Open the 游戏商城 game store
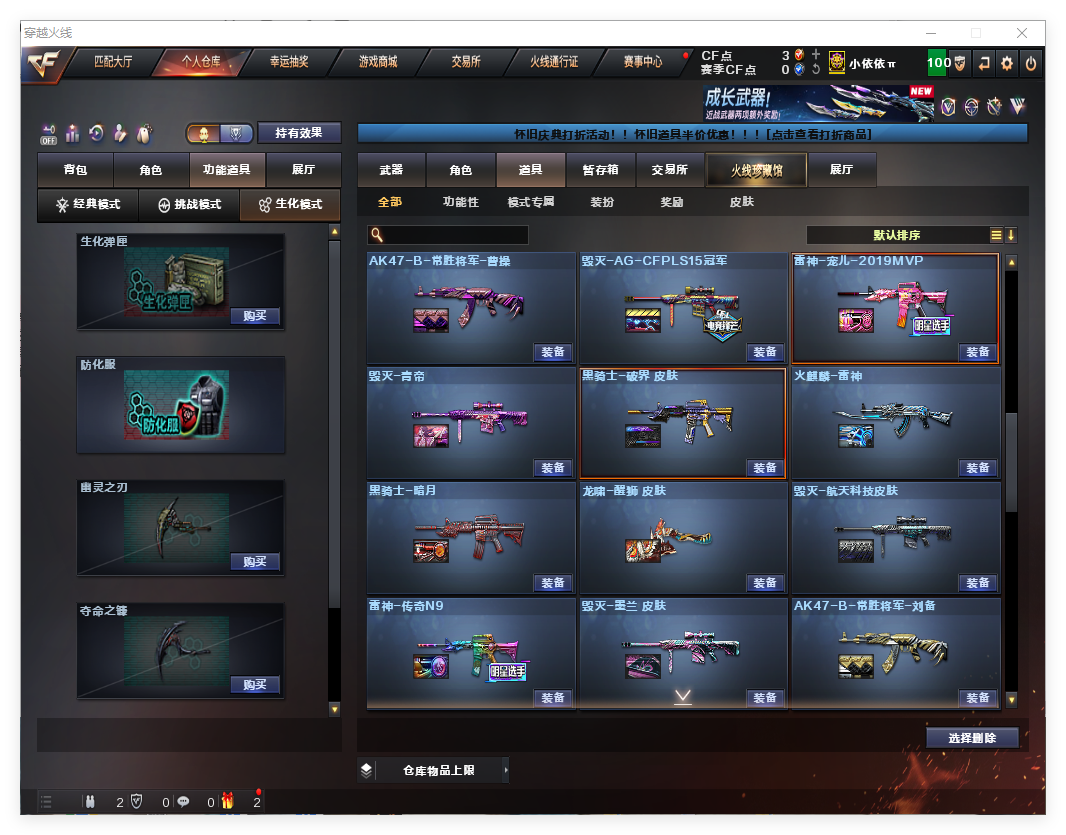 pos(378,62)
